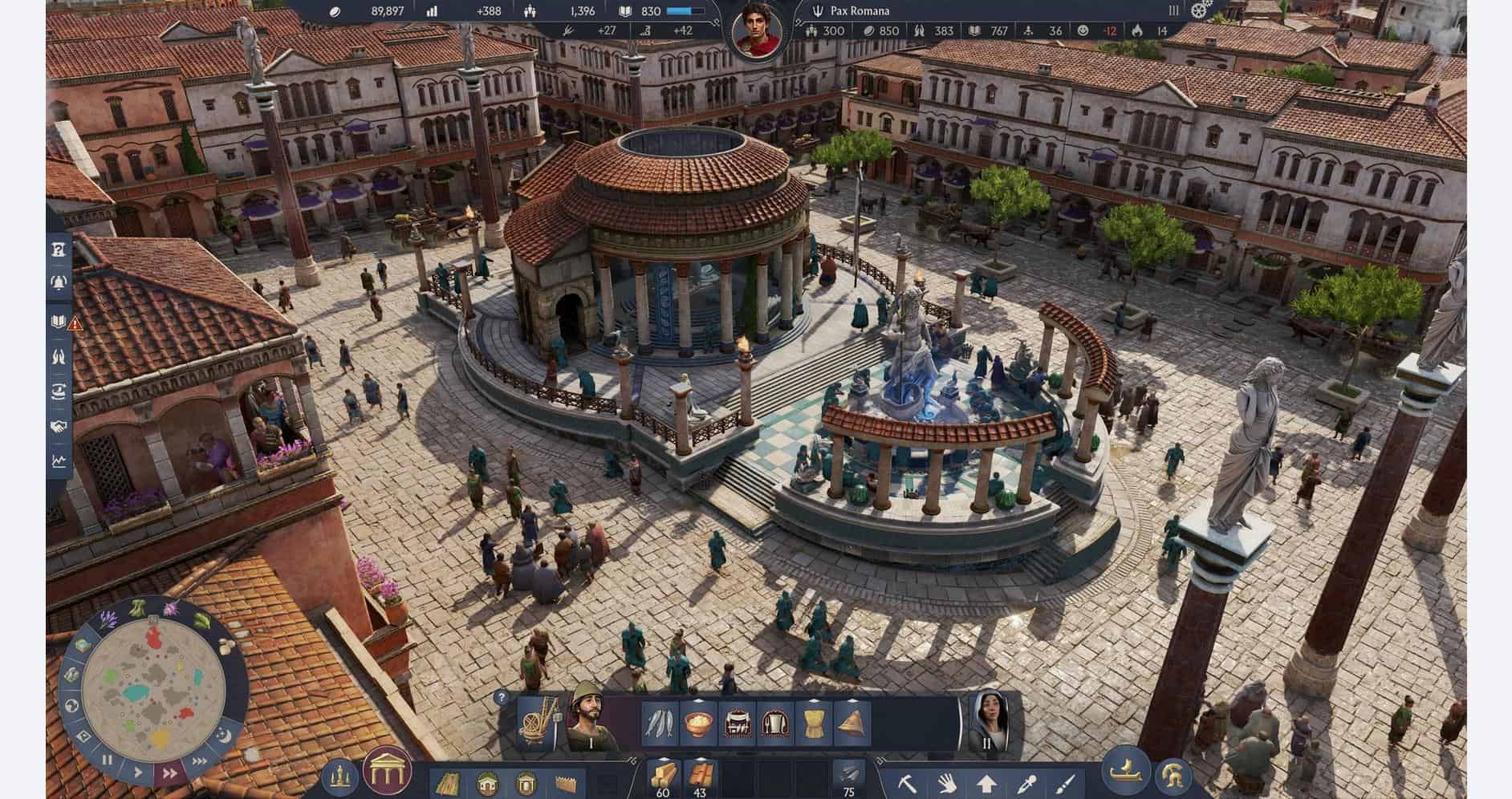1512x799 pixels.
Task: Set game speed to triple fast-forward
Action: coord(197,760)
